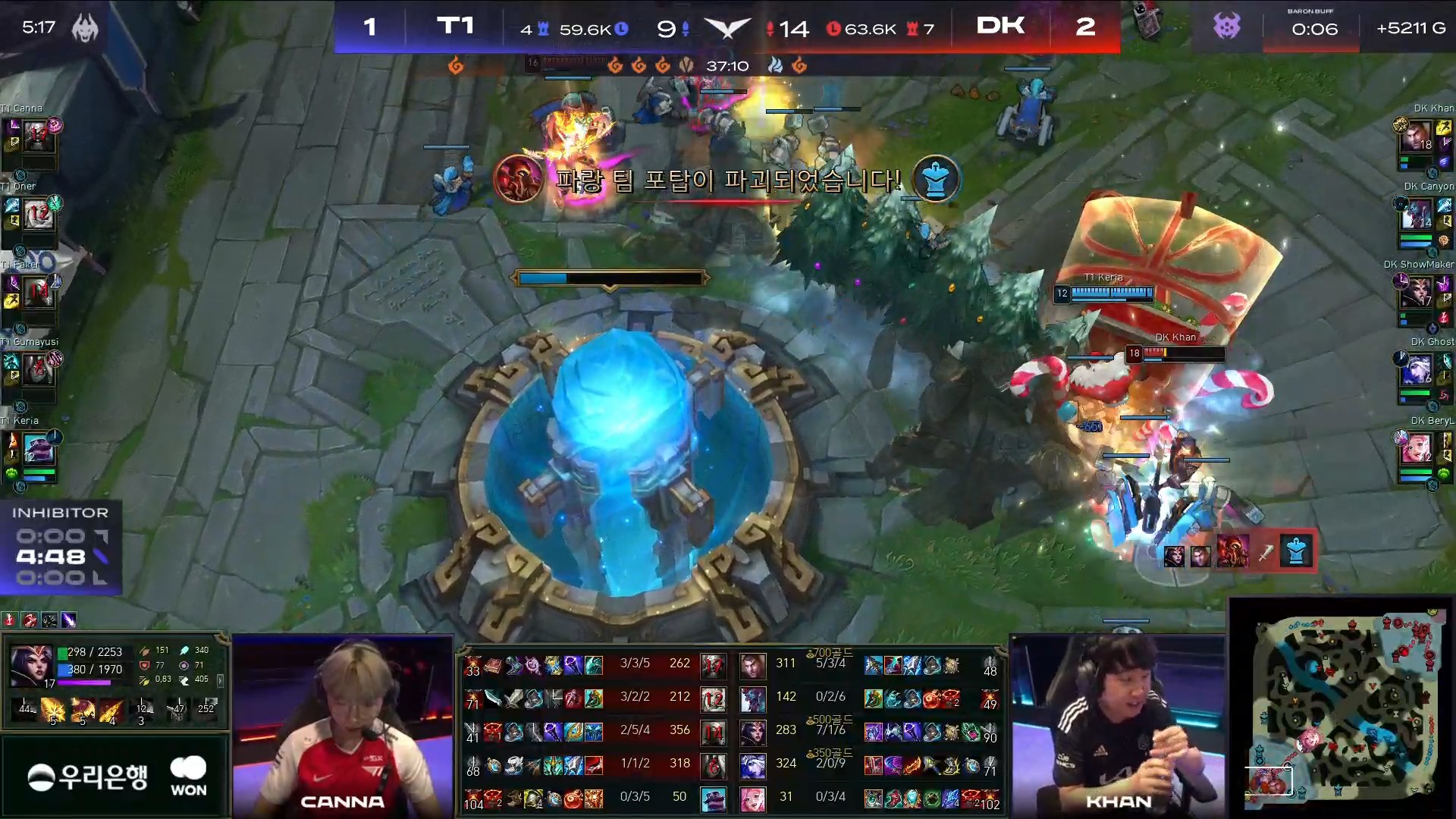
Task: Select DK Khan's portrait in the right sidebar
Action: click(x=1417, y=138)
